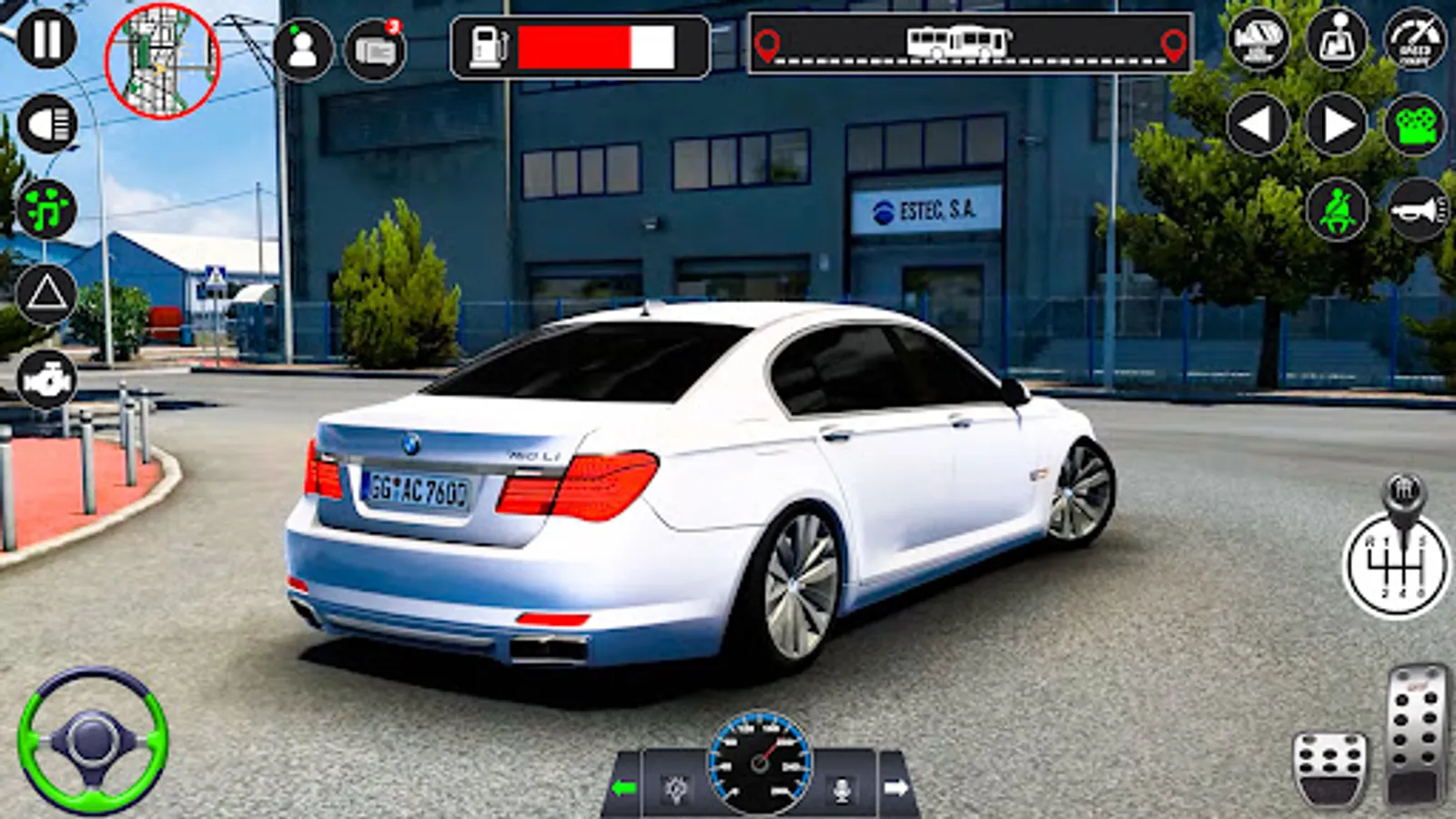Select the gear shifter control mode icon

[1335, 38]
